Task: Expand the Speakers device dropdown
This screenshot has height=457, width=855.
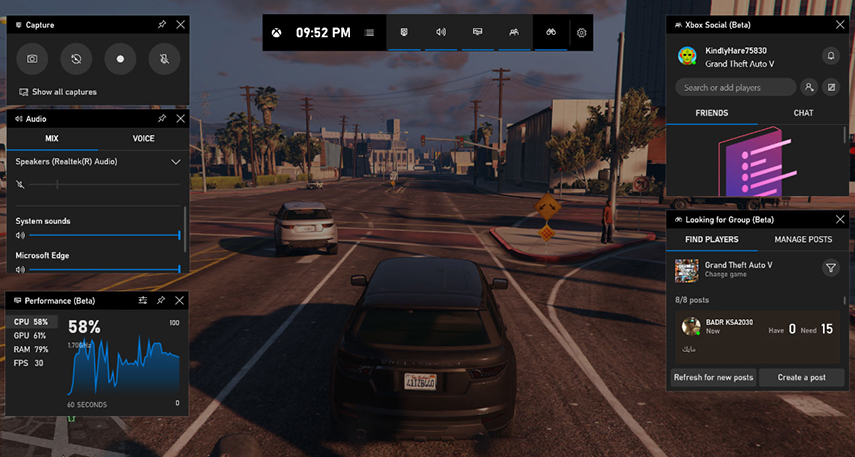Action: (176, 161)
